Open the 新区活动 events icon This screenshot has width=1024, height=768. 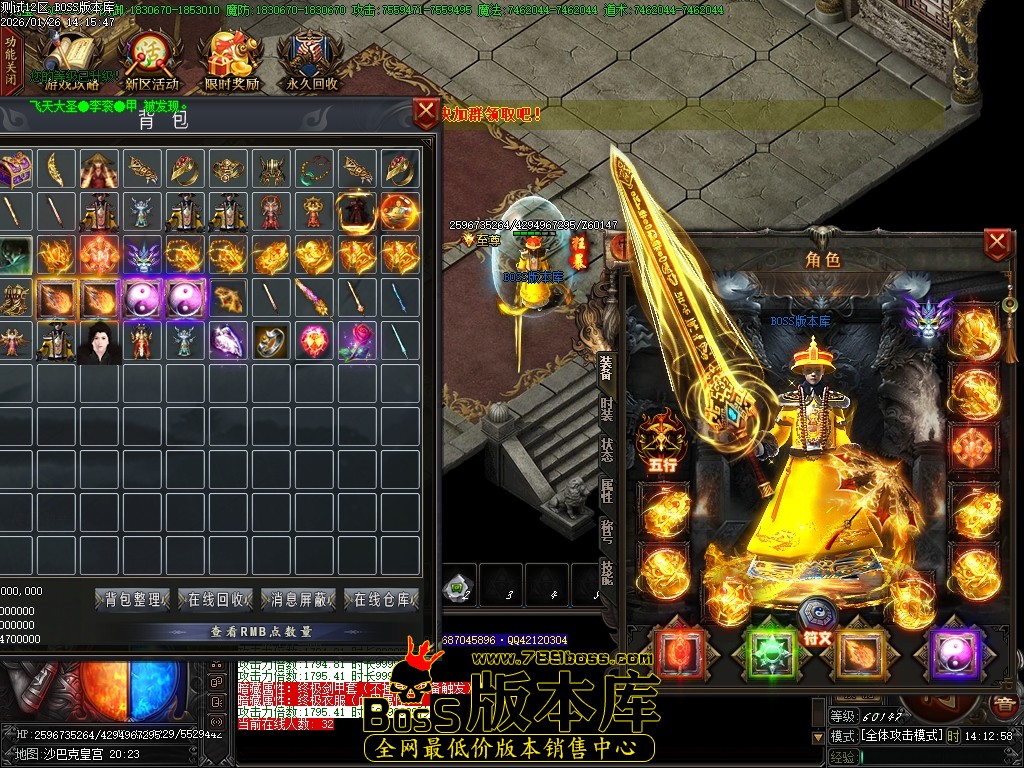(152, 62)
